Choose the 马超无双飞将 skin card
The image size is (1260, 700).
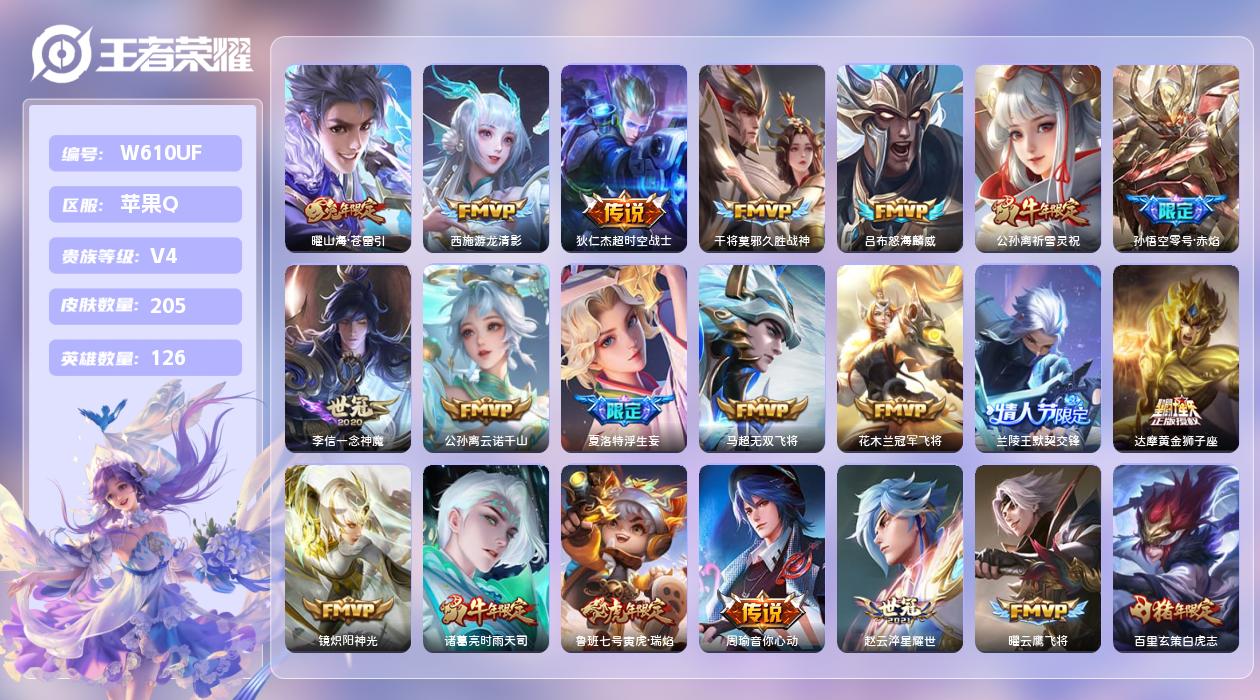762,358
